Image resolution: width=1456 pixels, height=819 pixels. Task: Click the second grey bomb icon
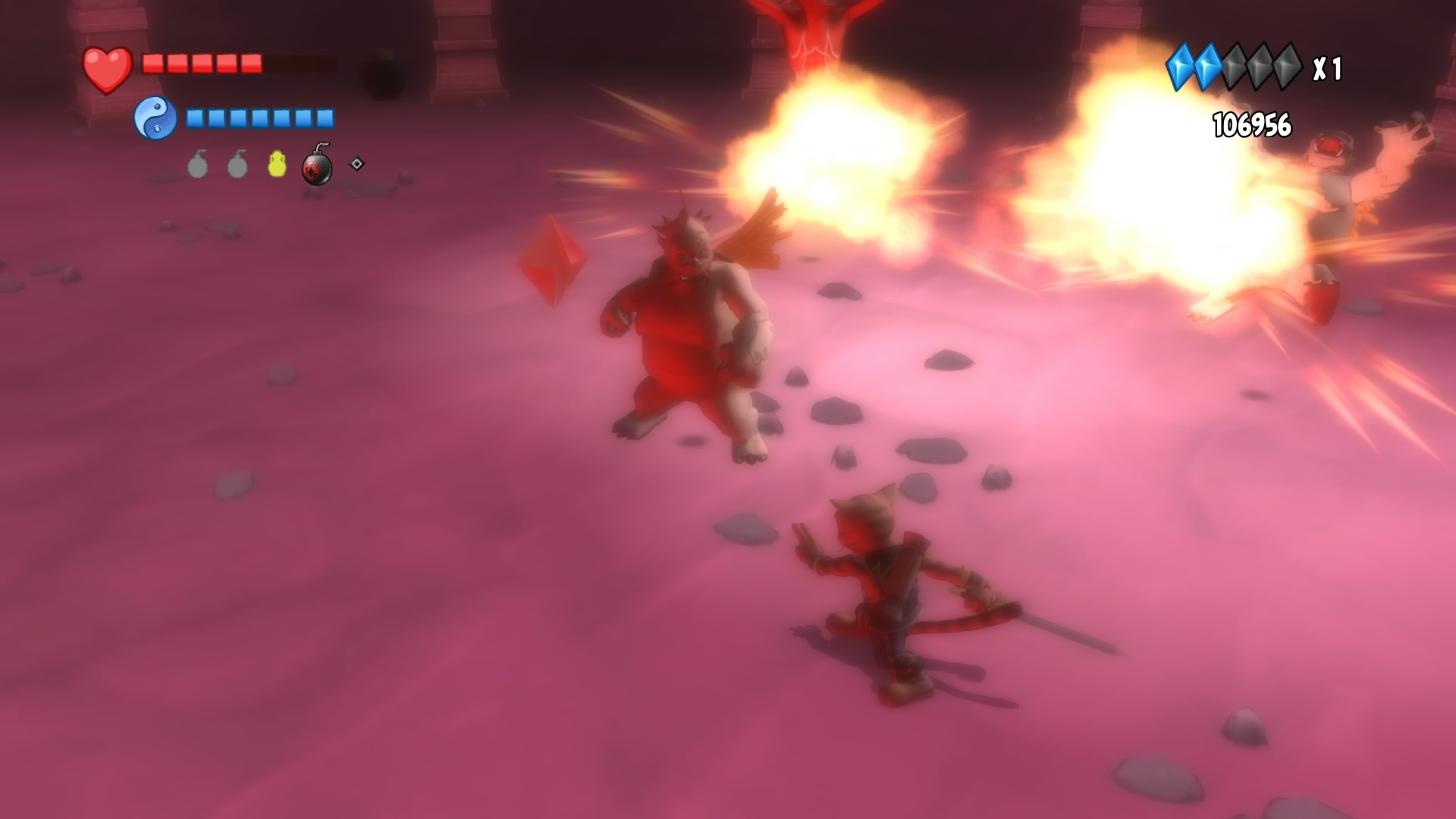click(237, 167)
